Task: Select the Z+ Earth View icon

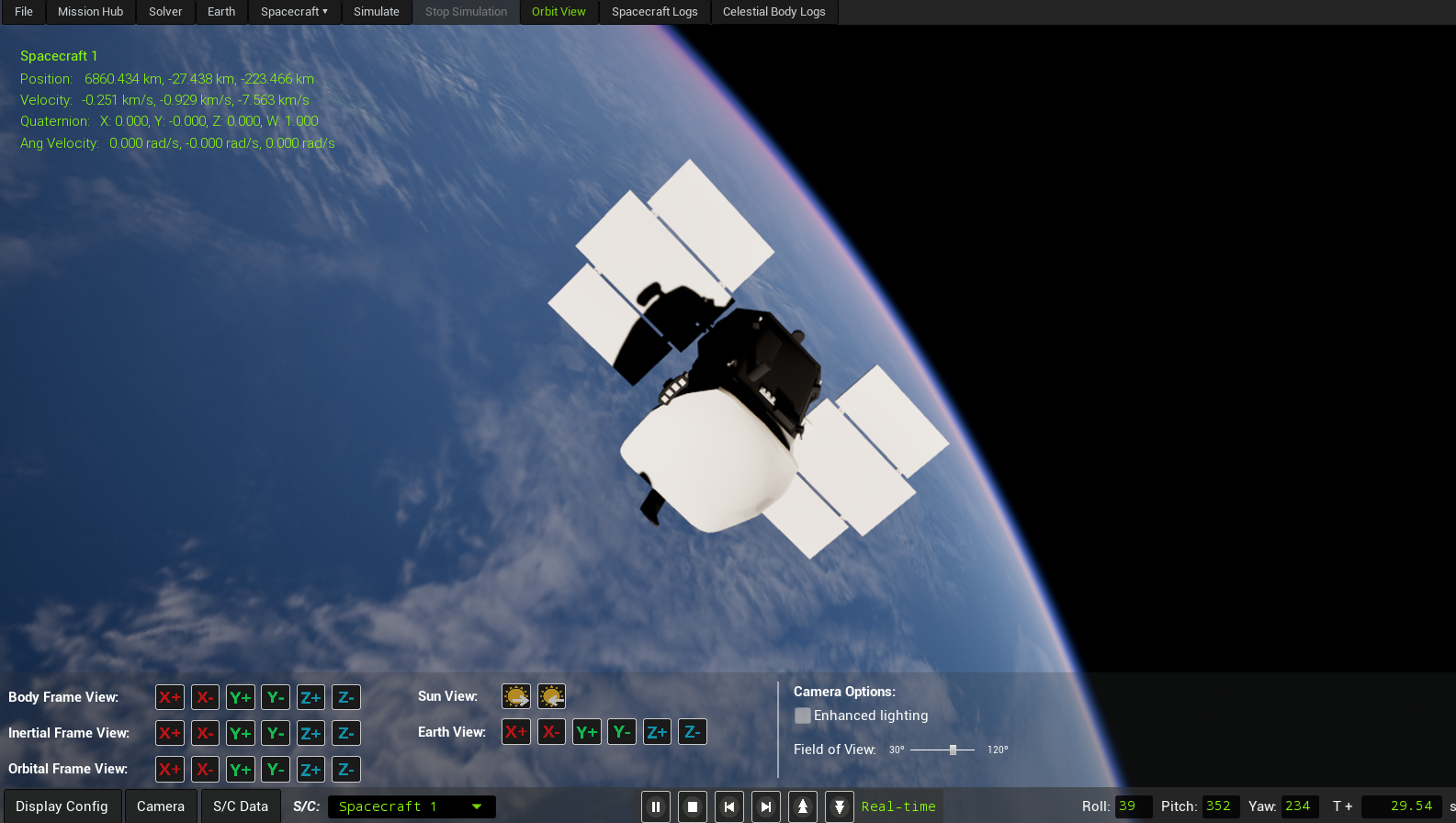Action: coord(657,731)
